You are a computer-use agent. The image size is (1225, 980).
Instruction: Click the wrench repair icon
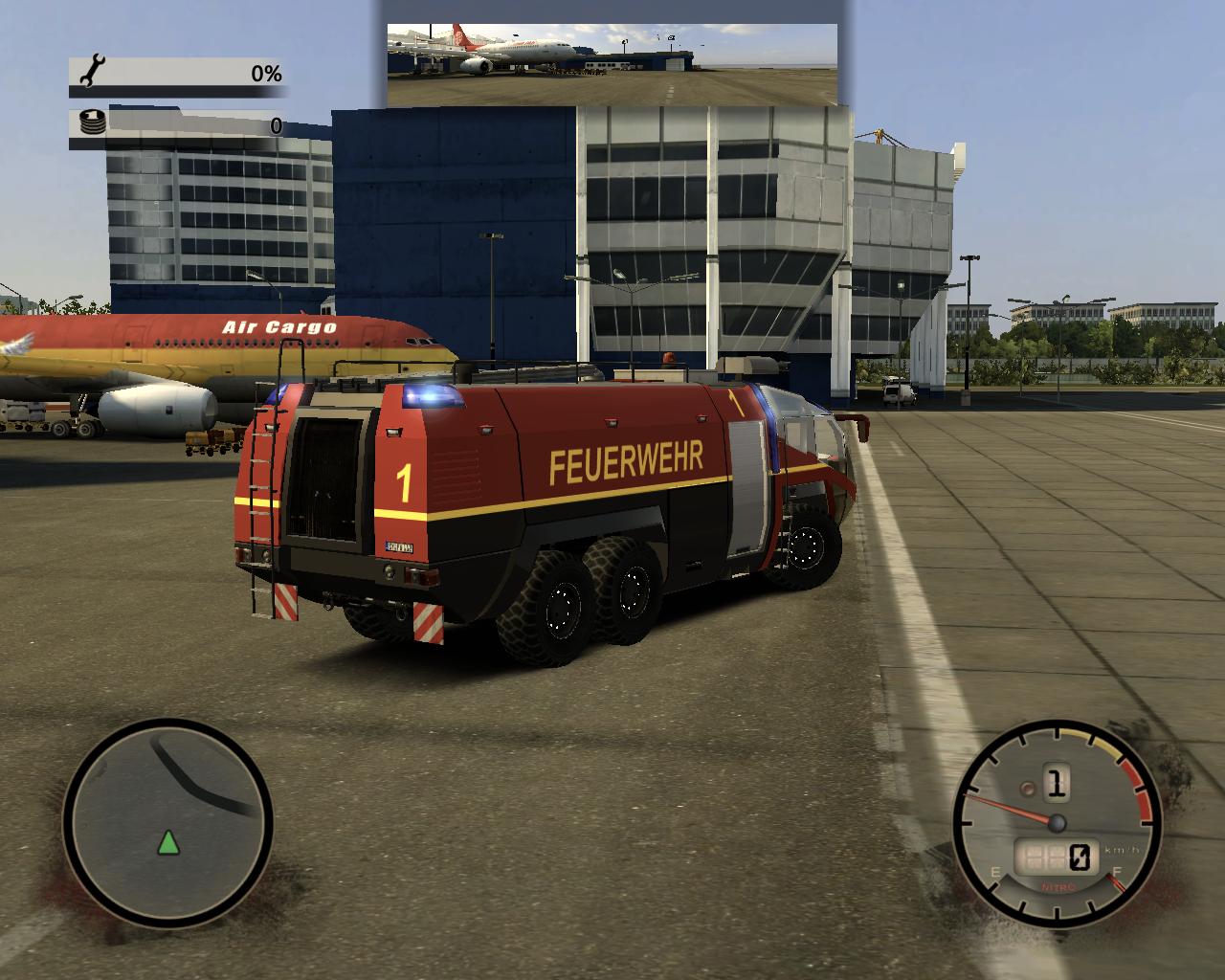93,72
